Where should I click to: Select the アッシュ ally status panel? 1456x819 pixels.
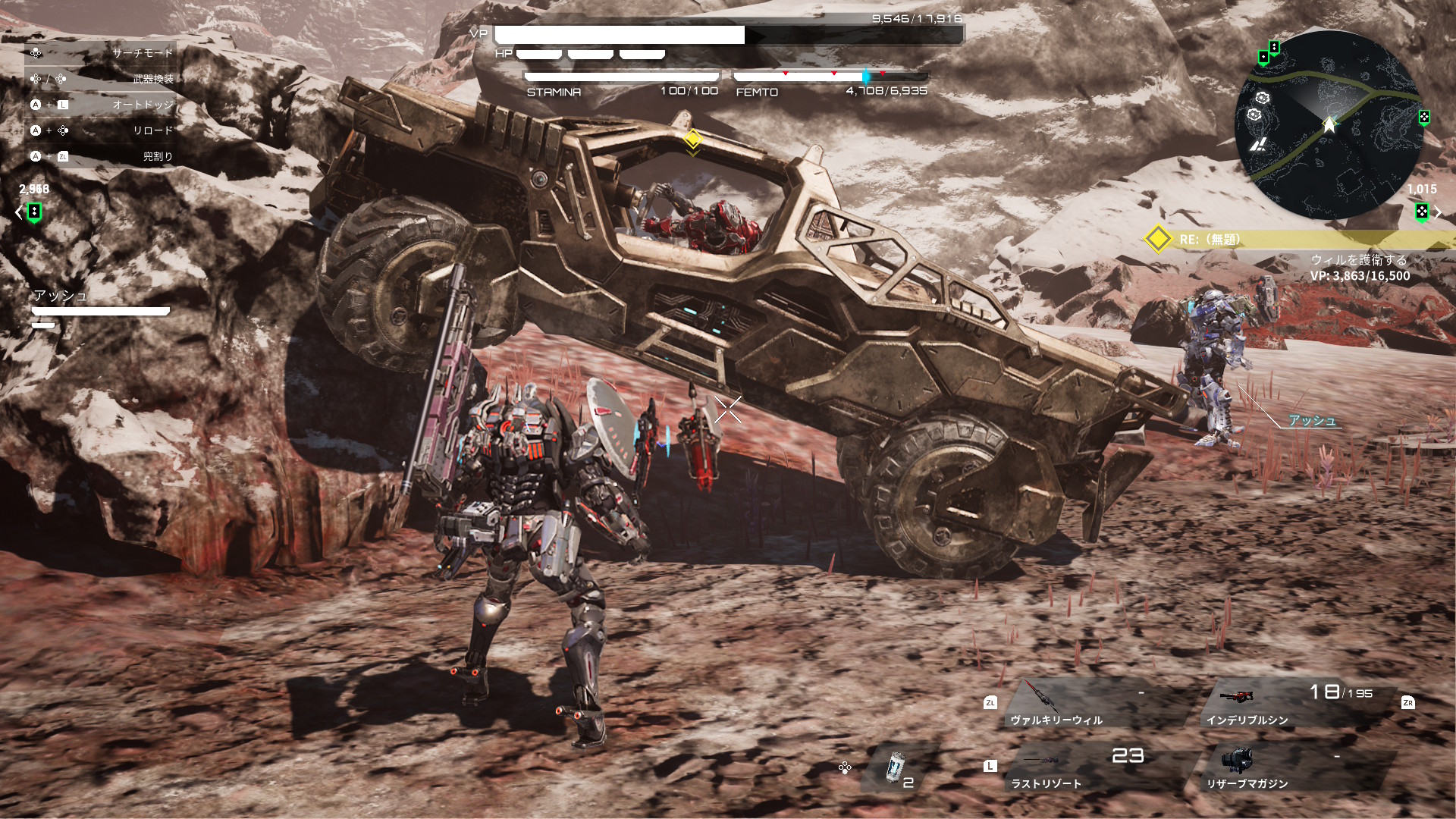click(x=100, y=307)
